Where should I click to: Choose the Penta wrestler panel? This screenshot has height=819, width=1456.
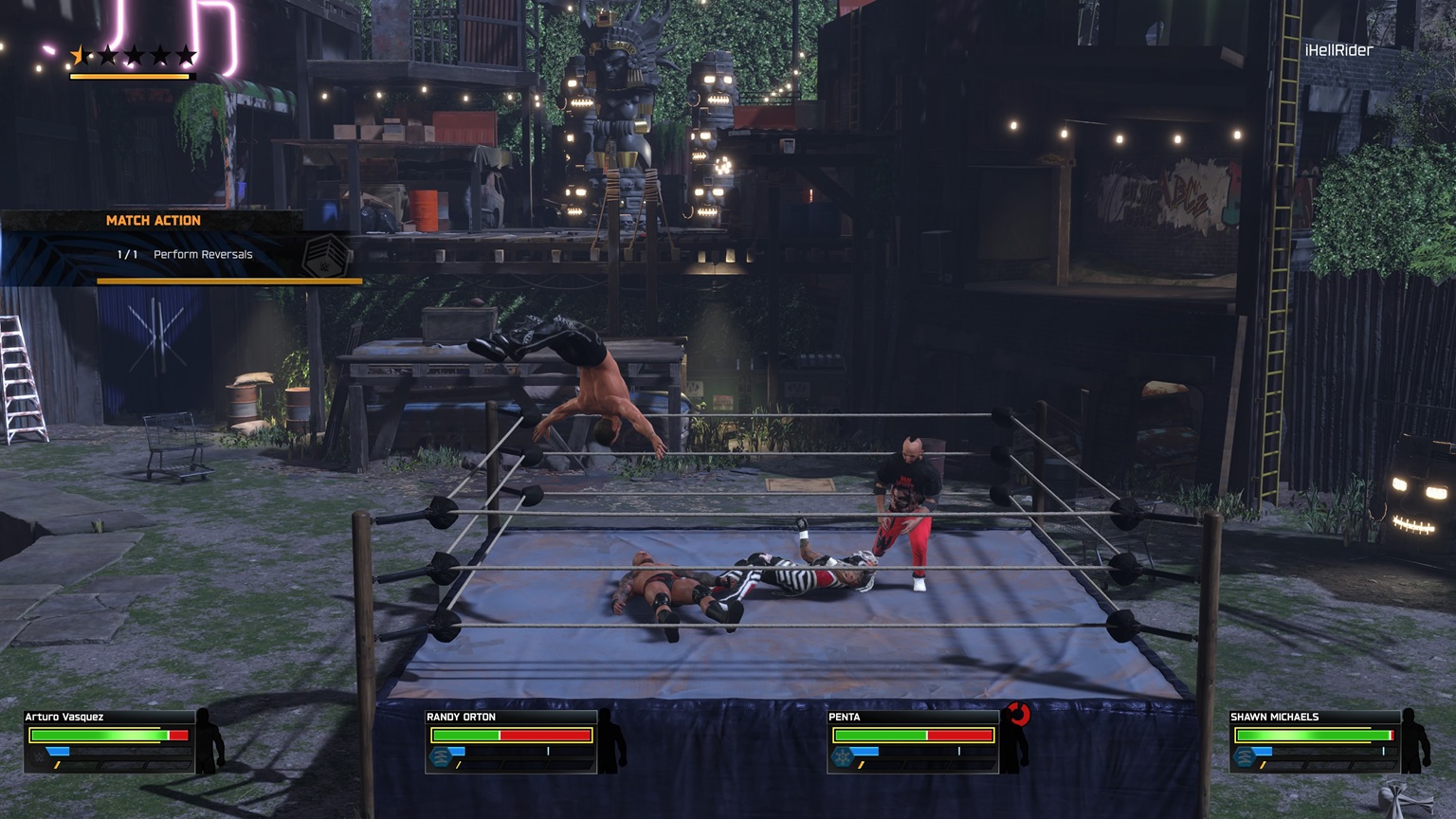[913, 741]
